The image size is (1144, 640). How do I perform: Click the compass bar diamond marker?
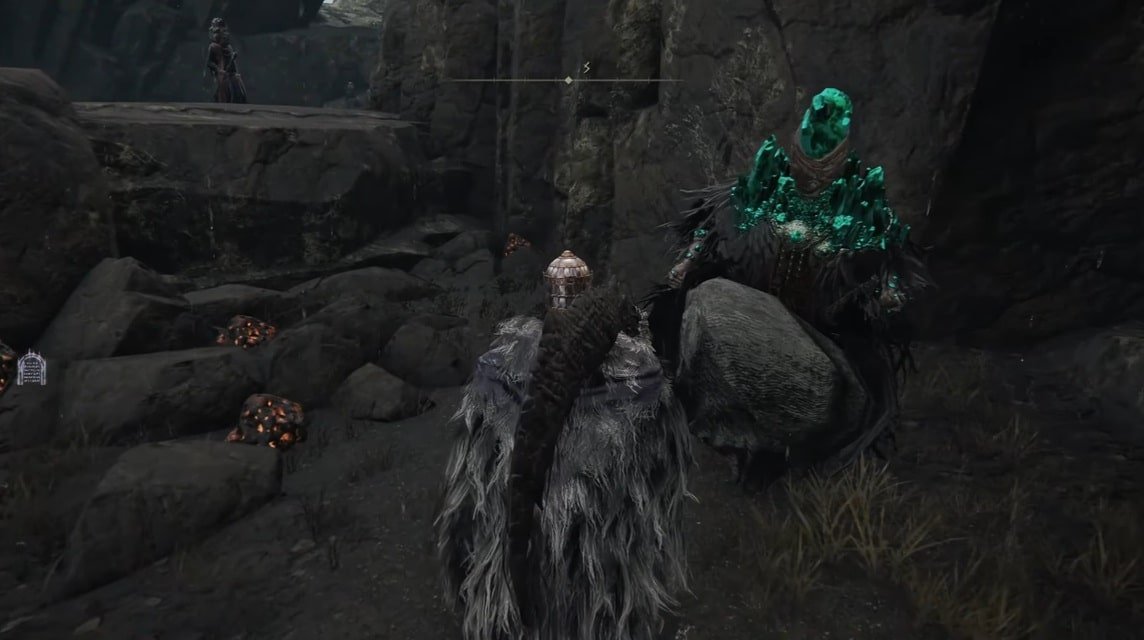click(x=568, y=80)
